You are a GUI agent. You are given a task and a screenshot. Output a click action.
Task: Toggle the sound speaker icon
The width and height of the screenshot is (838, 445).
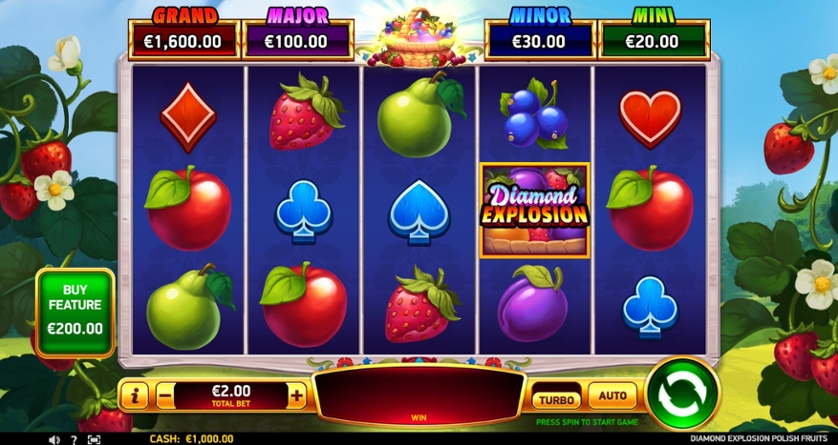coord(55,439)
